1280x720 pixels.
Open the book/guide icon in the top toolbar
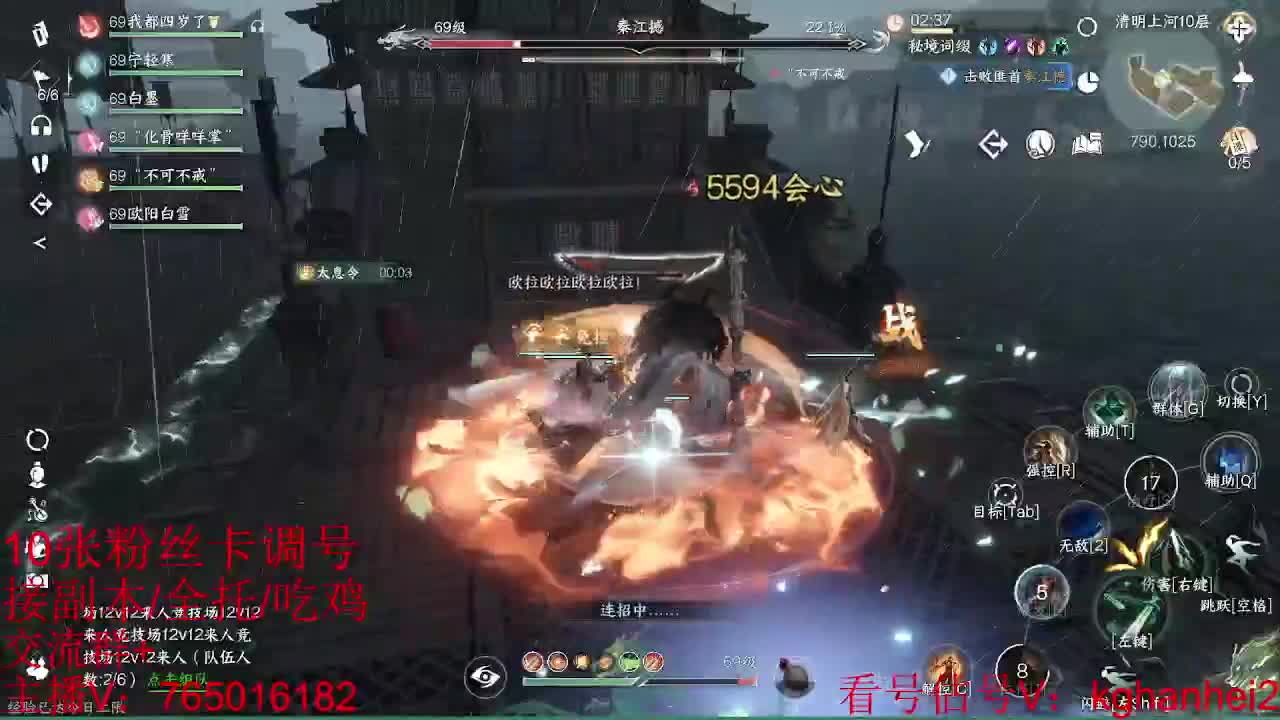(x=1087, y=145)
